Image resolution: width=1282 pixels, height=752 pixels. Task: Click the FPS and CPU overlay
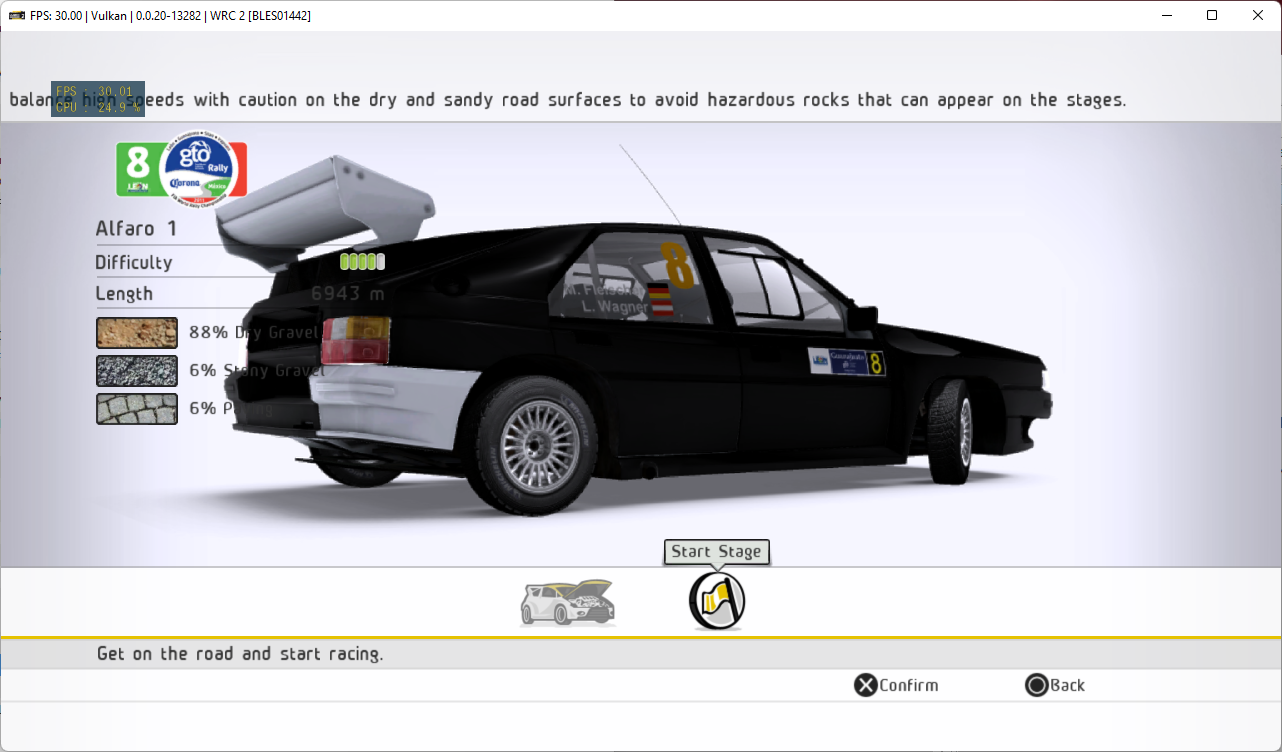[97, 98]
